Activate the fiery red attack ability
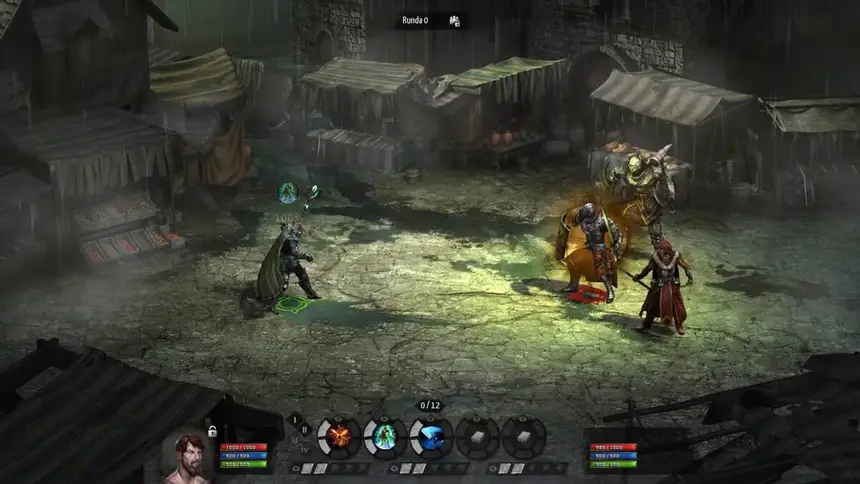The width and height of the screenshot is (860, 484). (x=339, y=436)
